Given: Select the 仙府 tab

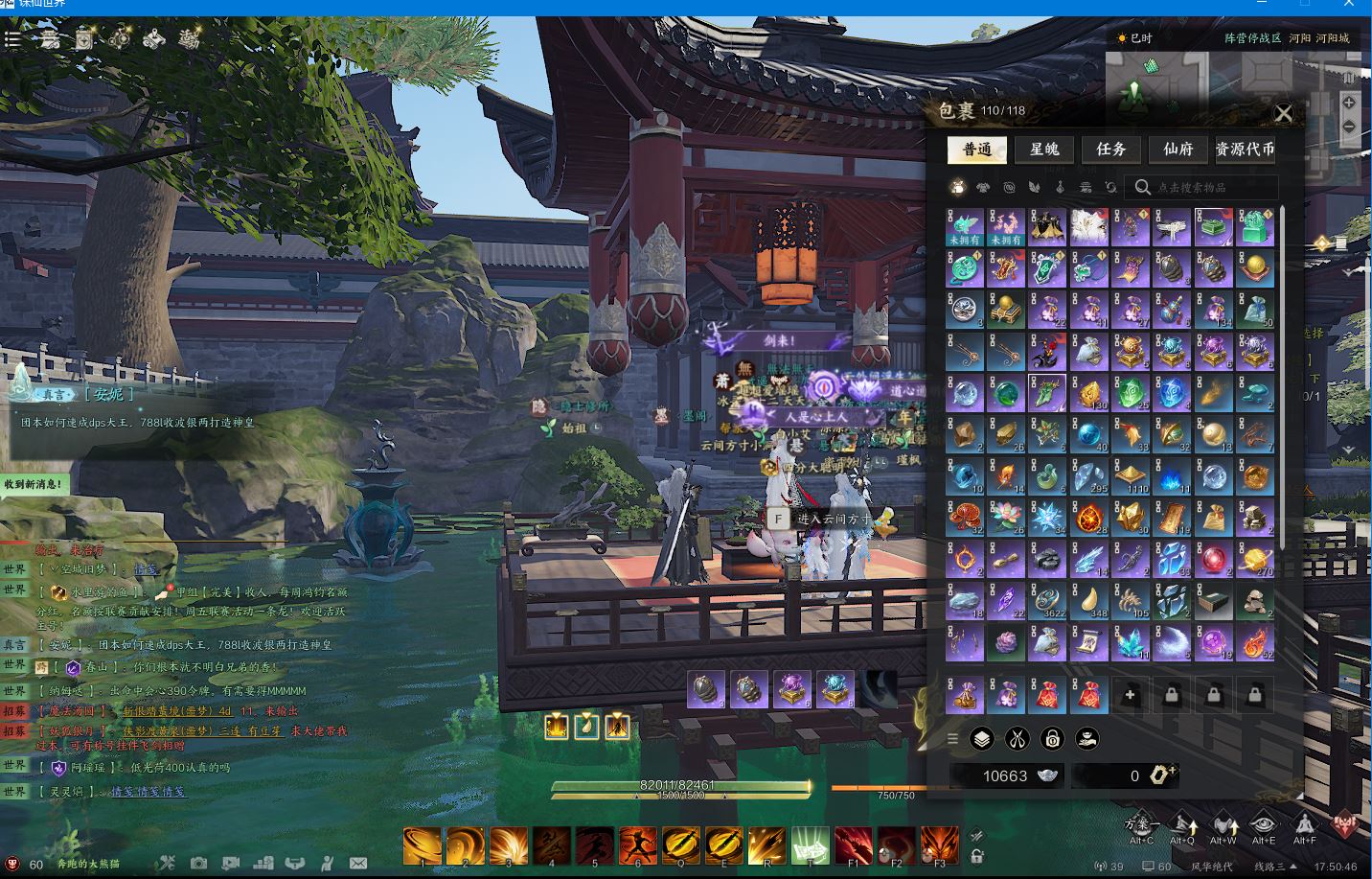Looking at the screenshot, I should pos(1178,150).
